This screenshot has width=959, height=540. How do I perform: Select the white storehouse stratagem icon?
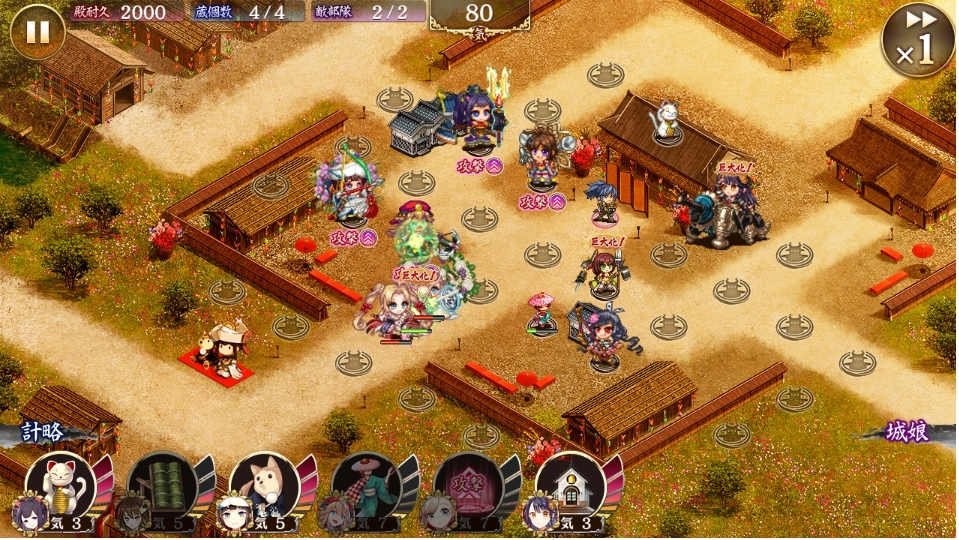[570, 485]
